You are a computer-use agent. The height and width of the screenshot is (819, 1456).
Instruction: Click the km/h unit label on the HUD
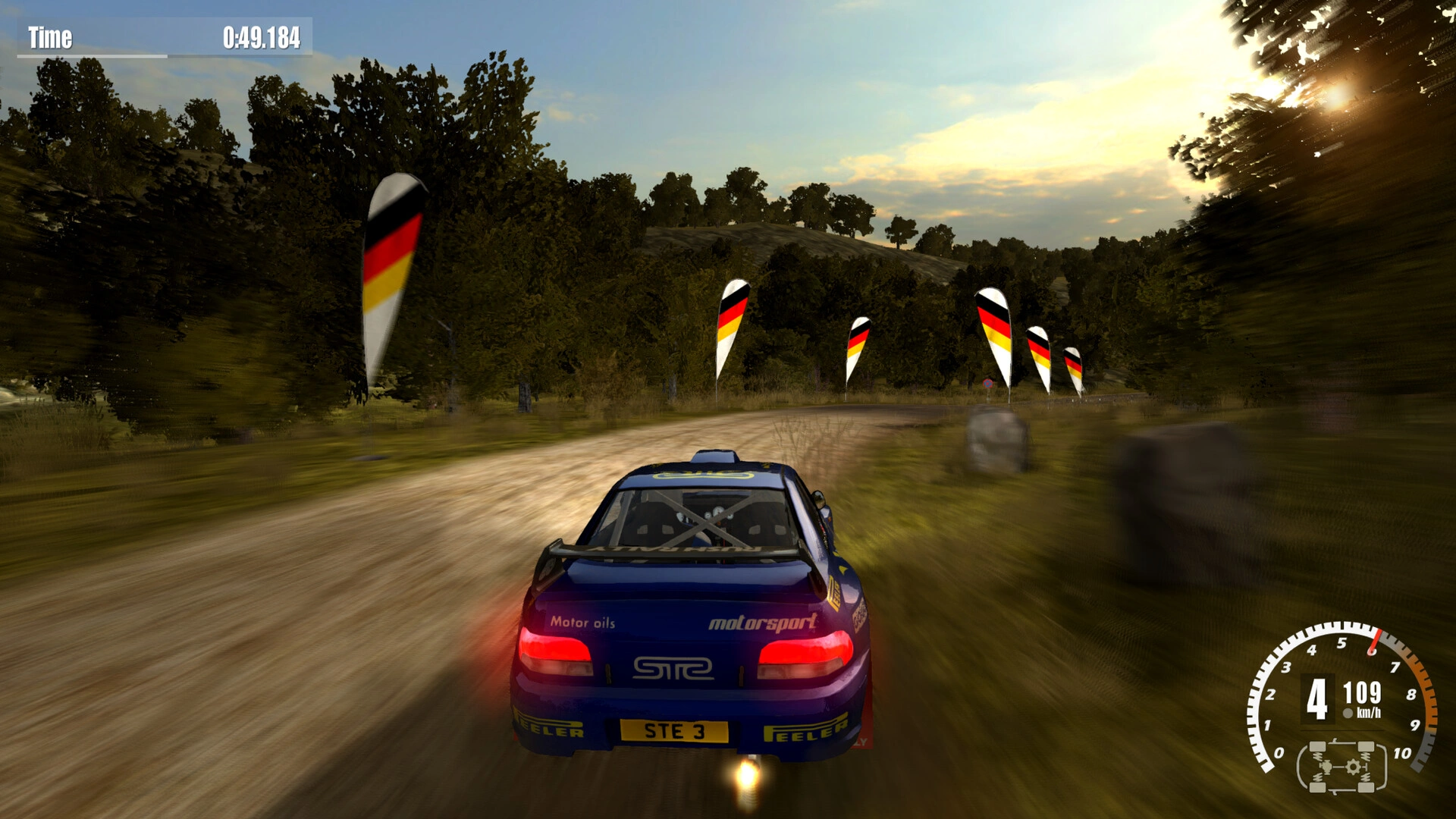[x=1369, y=713]
